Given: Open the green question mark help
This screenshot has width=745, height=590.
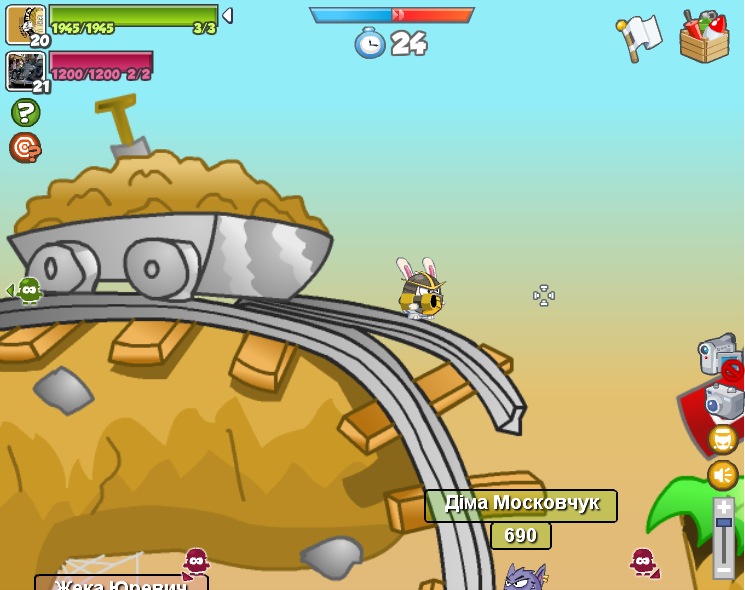Looking at the screenshot, I should pyautogui.click(x=25, y=112).
